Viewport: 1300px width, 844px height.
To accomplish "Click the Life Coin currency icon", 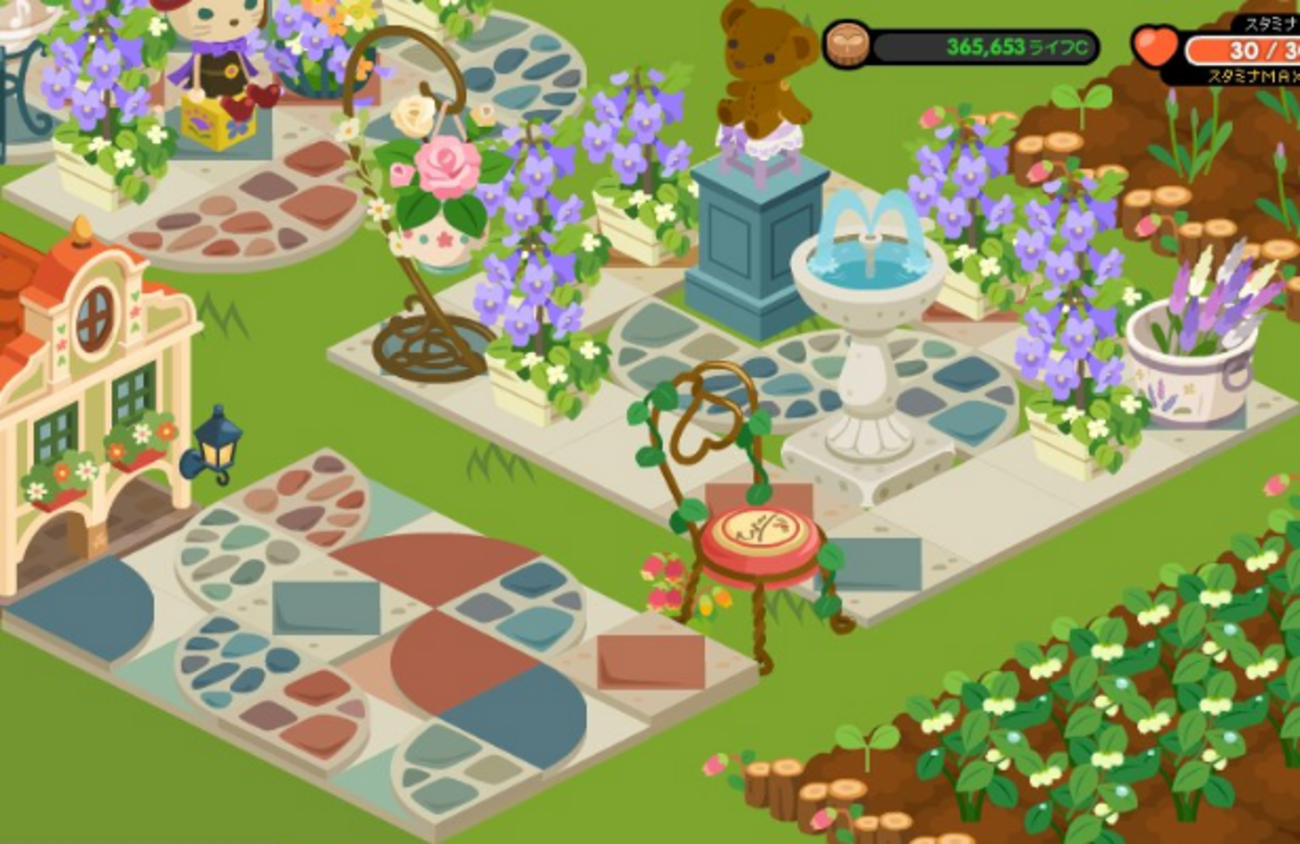I will [846, 46].
